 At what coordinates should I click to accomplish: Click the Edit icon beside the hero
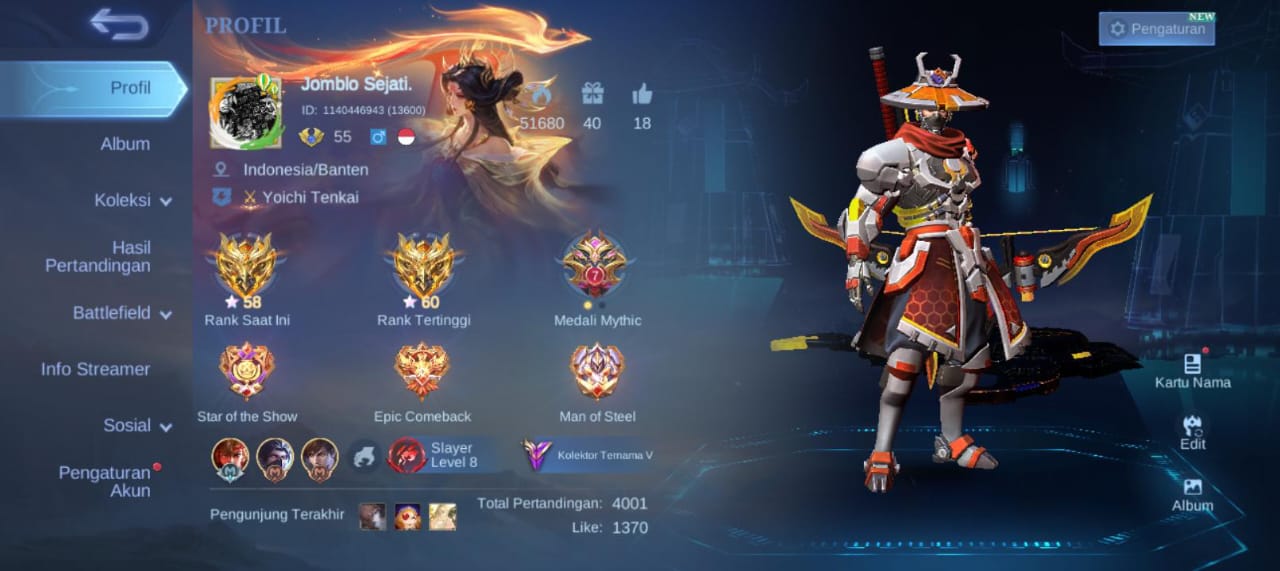(1192, 432)
